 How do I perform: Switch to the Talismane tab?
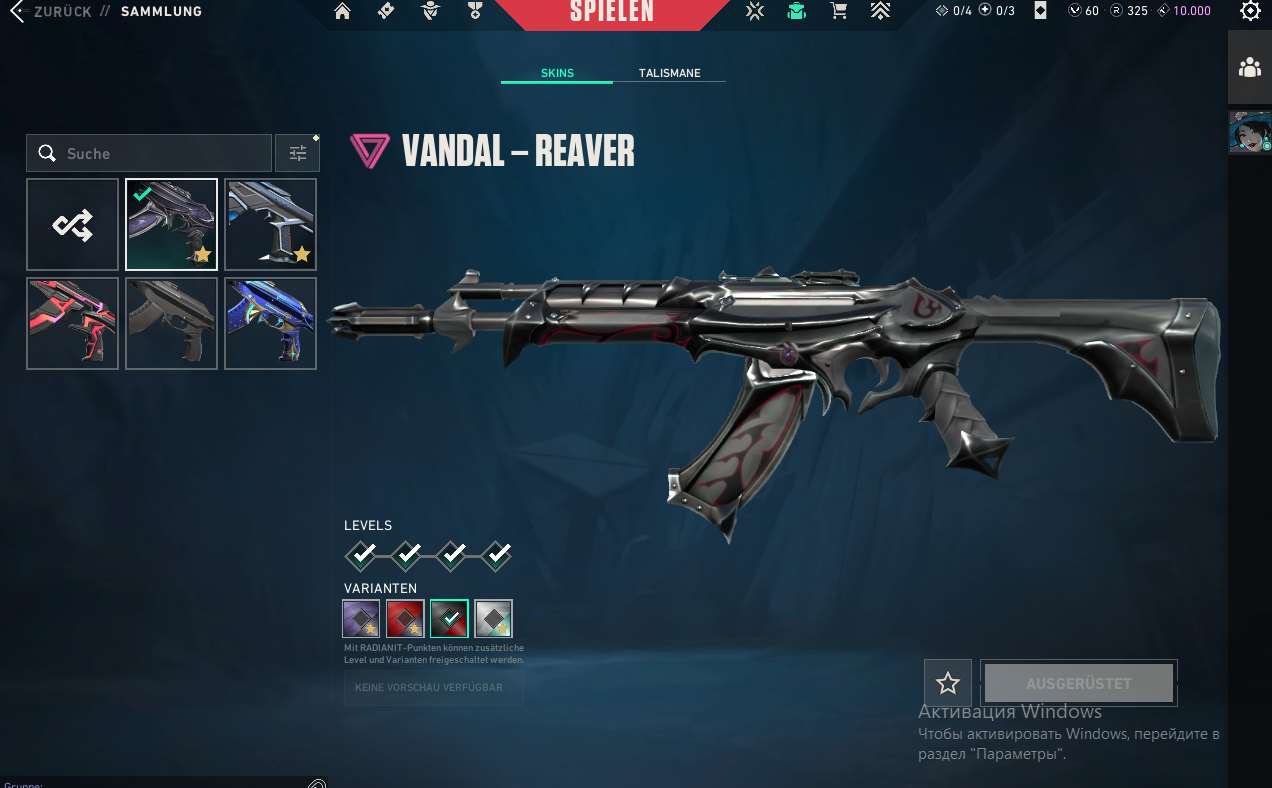[669, 73]
